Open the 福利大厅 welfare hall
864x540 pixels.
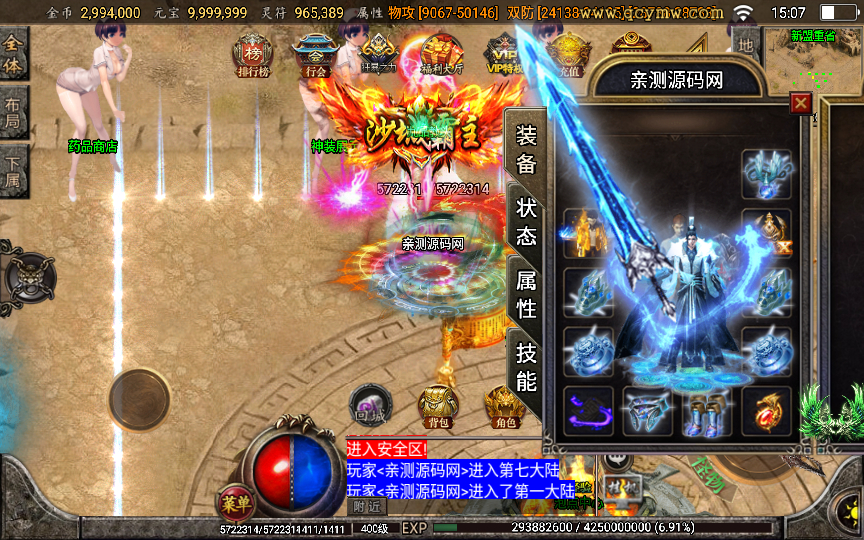(x=440, y=57)
